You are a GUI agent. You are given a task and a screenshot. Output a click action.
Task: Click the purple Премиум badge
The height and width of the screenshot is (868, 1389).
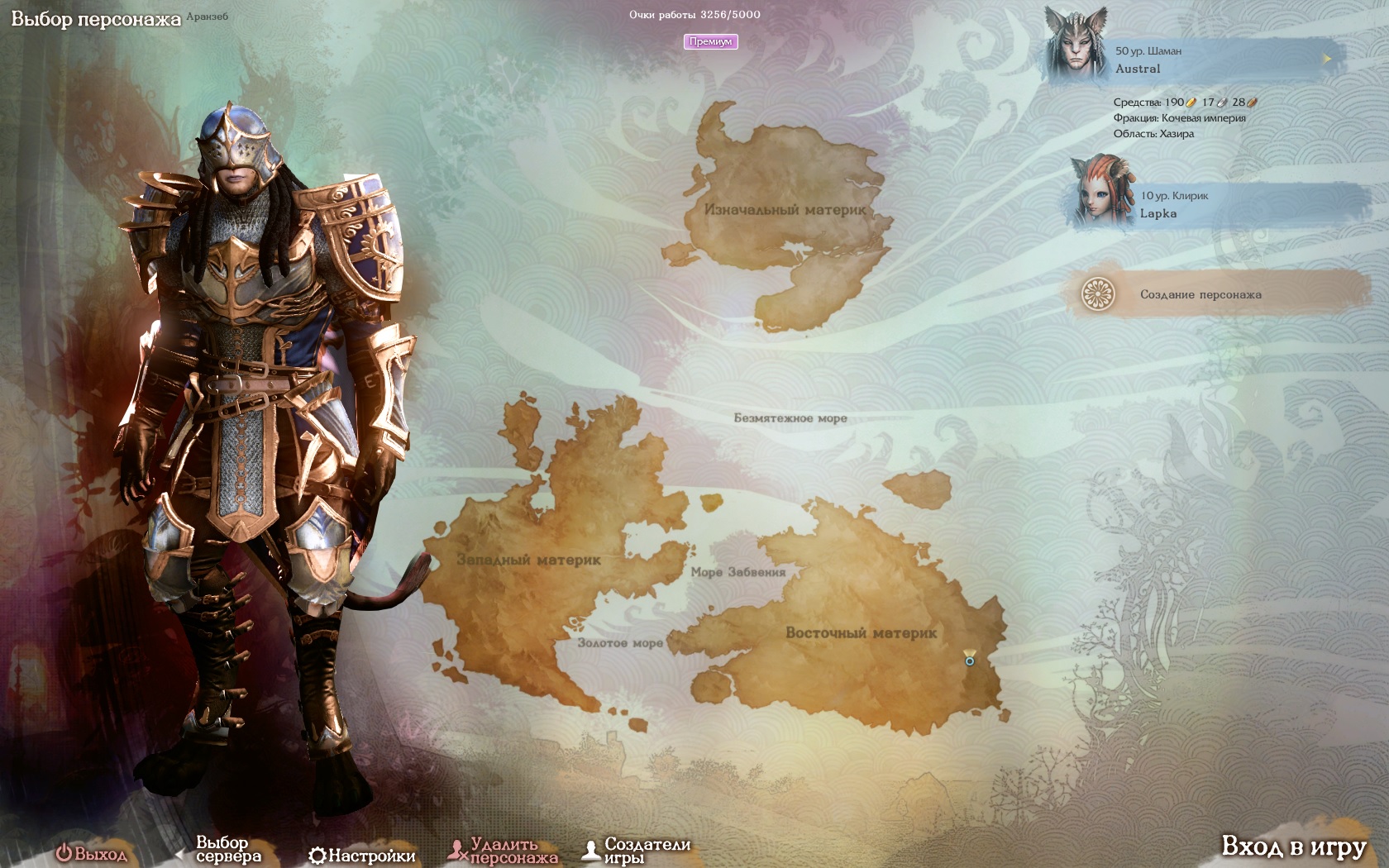[x=710, y=41]
